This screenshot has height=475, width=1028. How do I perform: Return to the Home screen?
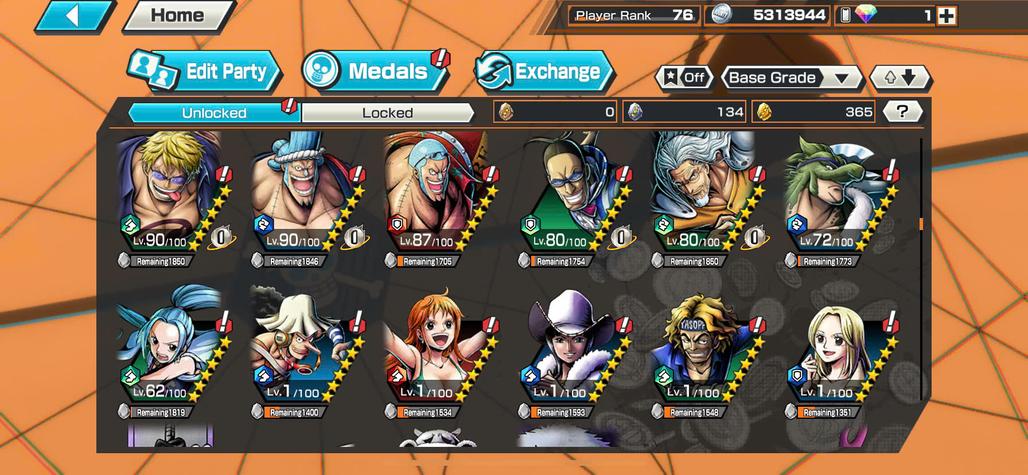(x=177, y=16)
